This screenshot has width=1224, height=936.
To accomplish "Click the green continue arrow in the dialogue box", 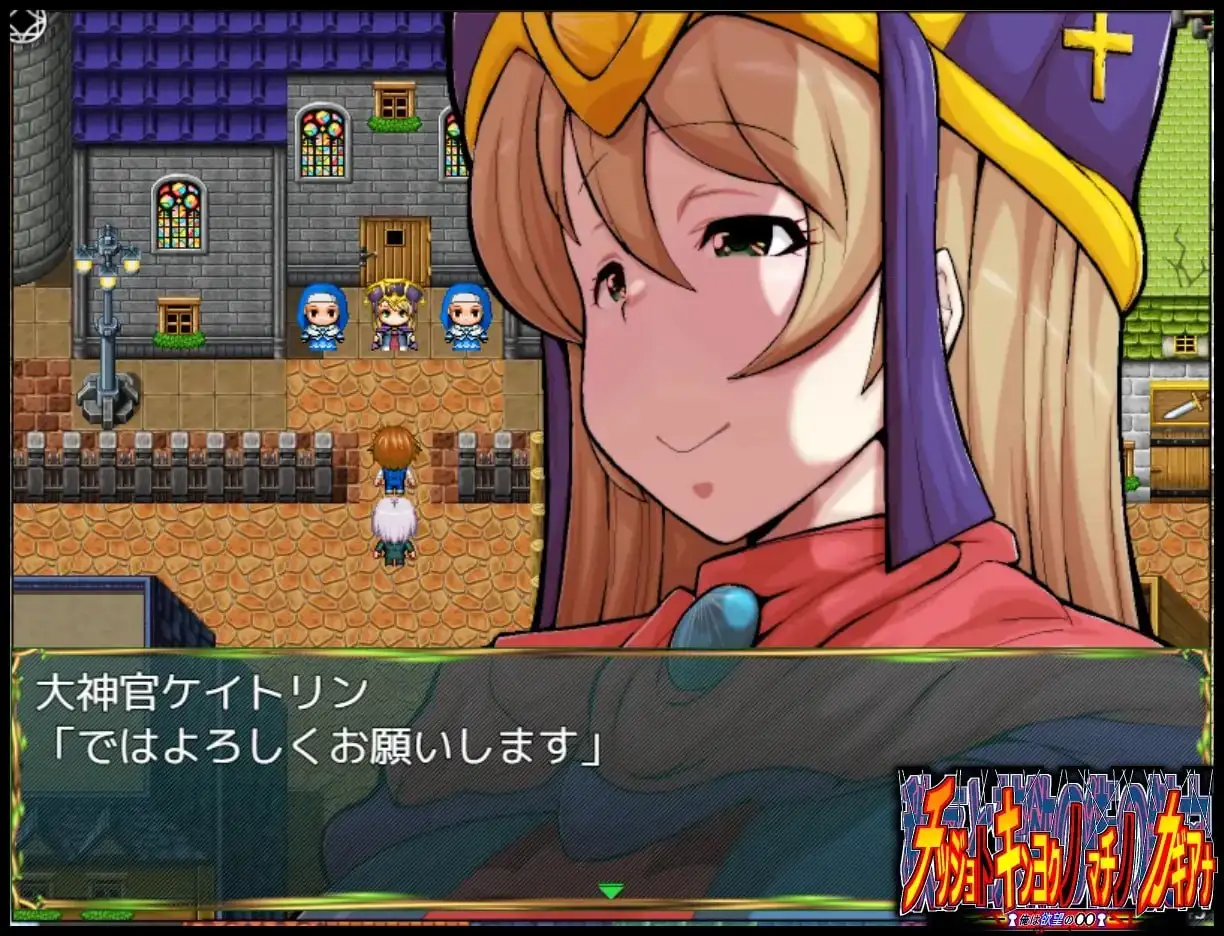I will coord(610,890).
